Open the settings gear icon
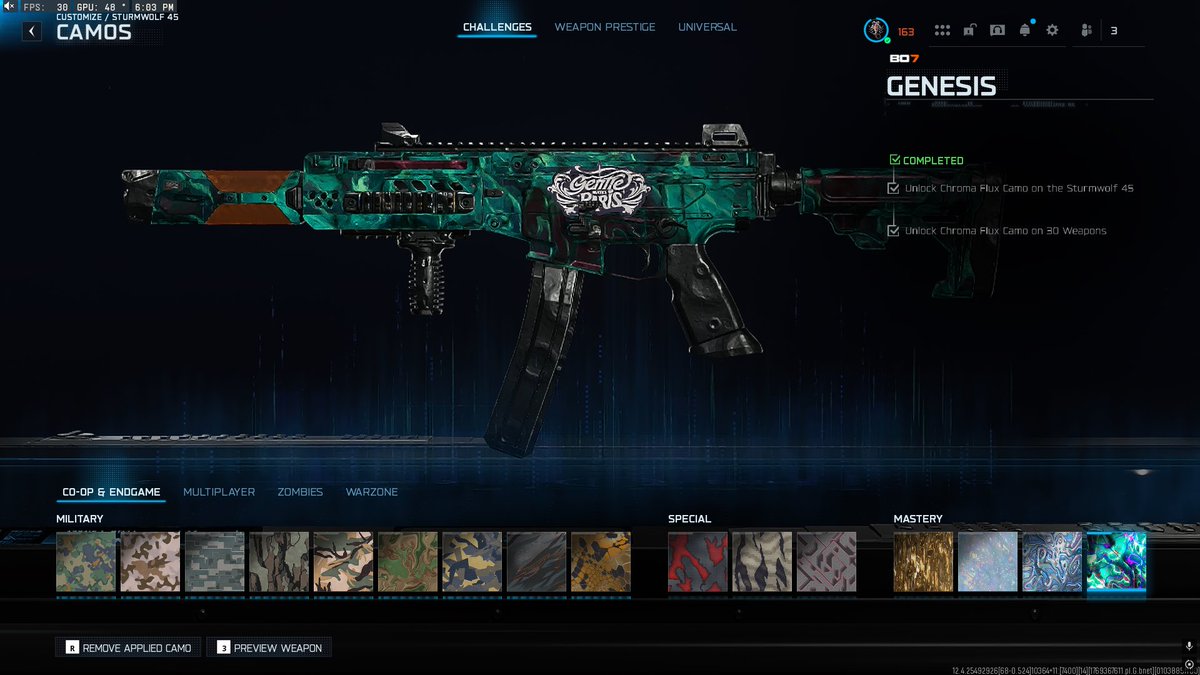Image resolution: width=1200 pixels, height=675 pixels. click(x=1052, y=31)
